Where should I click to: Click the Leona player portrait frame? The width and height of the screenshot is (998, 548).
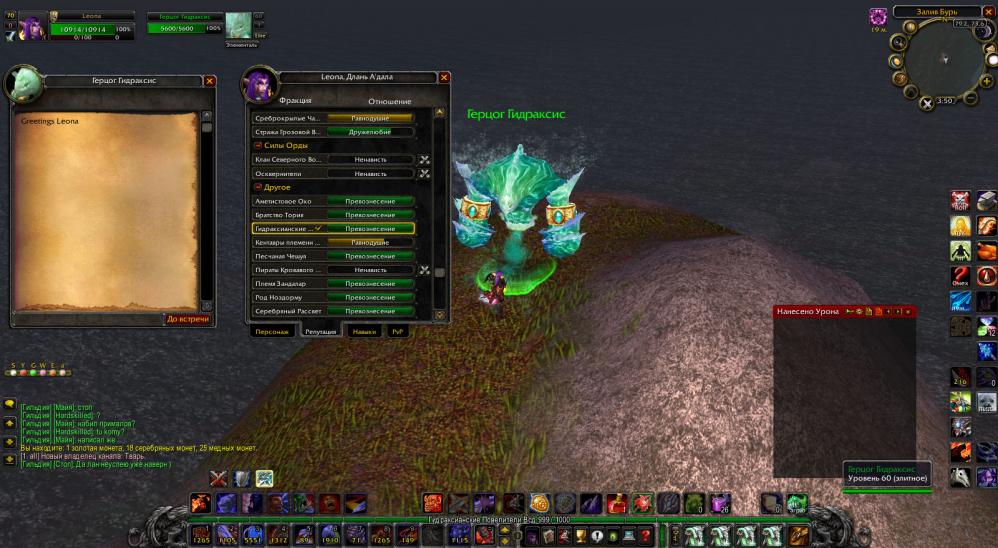[32, 25]
